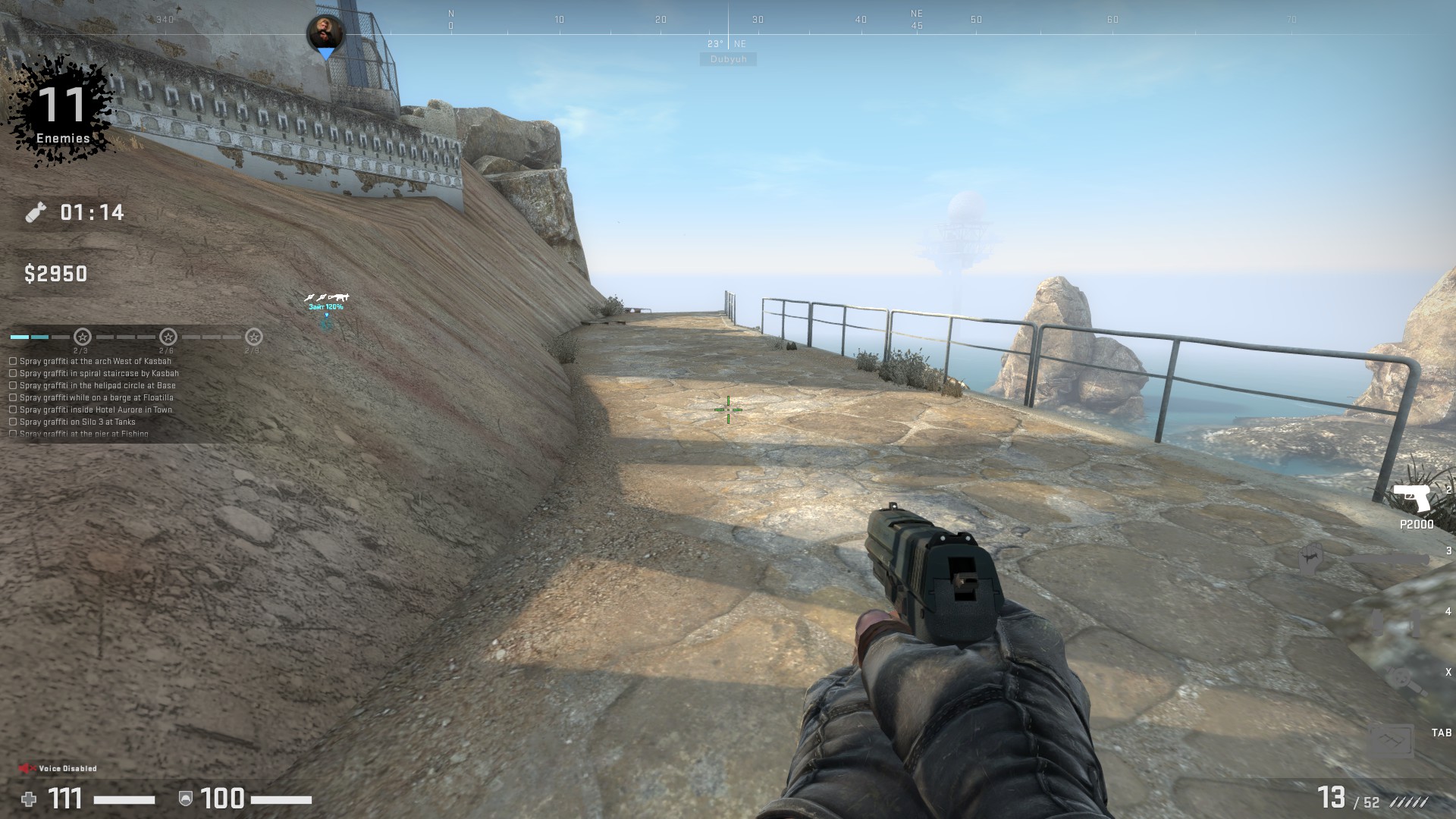Click the Zeus taser icon next to X
Viewport: 1456px width, 819px height.
tap(1402, 679)
